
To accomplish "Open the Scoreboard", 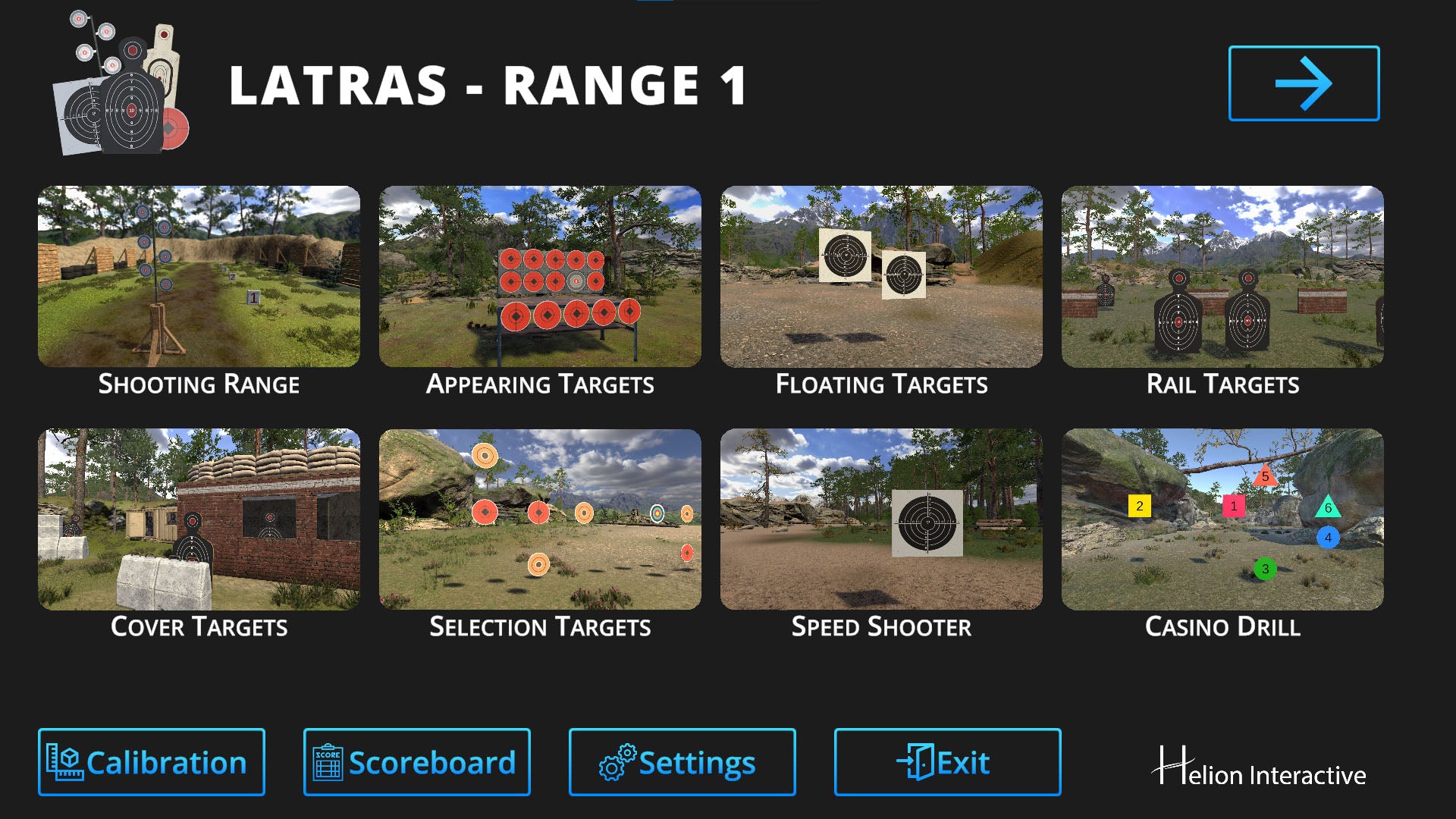I will 416,761.
